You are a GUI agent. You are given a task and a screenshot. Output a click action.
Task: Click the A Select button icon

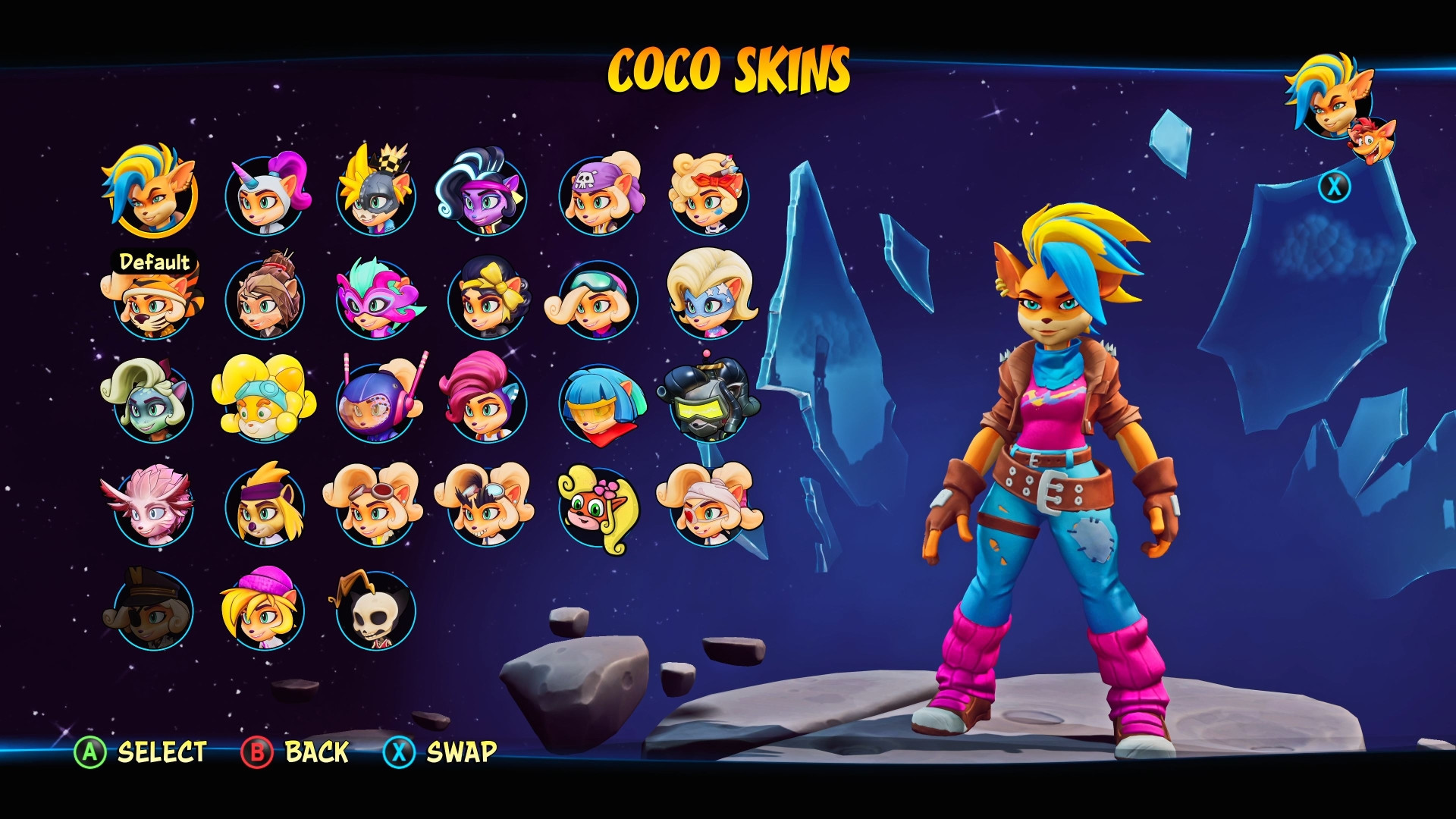point(90,753)
